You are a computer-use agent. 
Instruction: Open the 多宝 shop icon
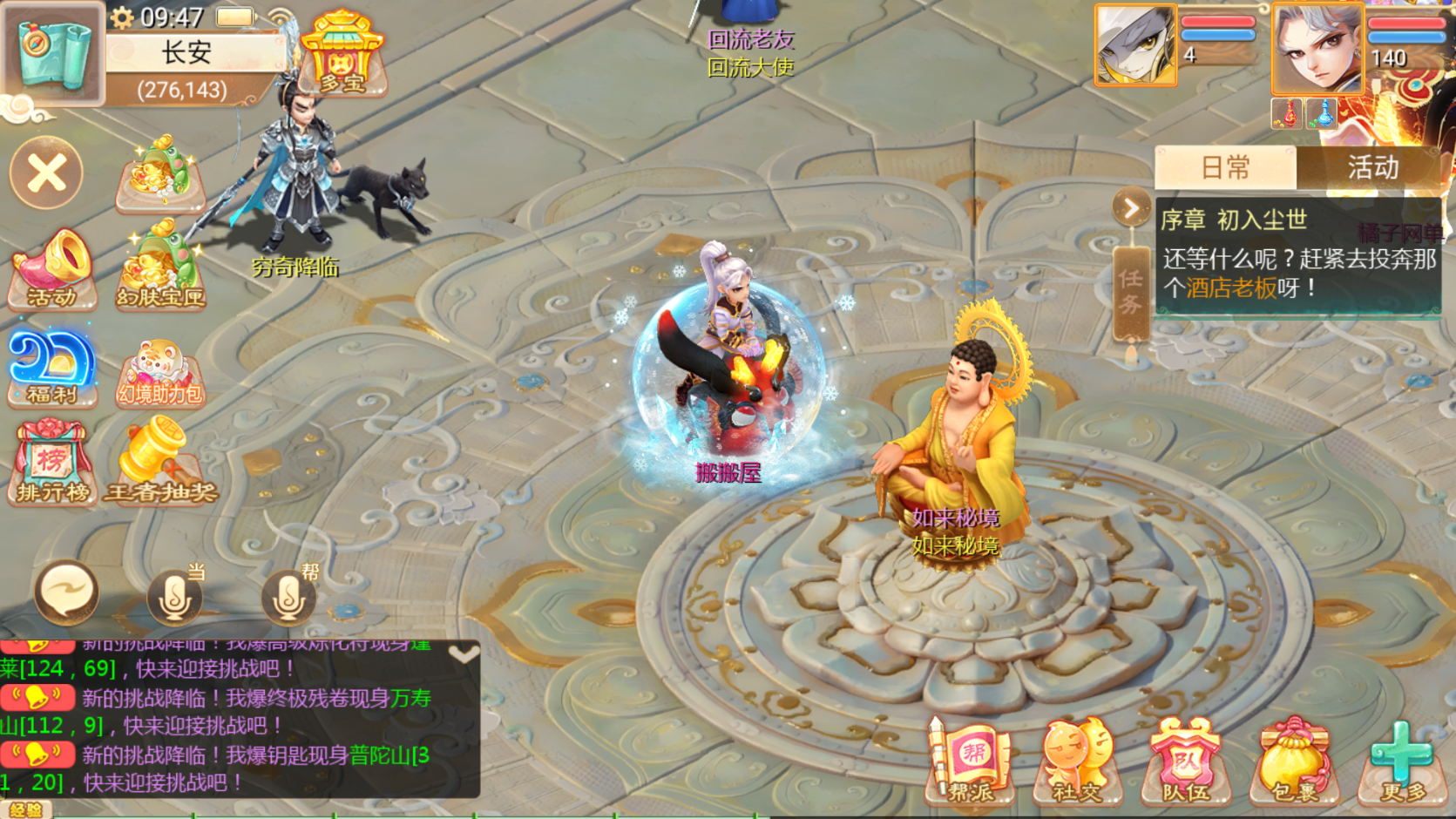tap(342, 54)
